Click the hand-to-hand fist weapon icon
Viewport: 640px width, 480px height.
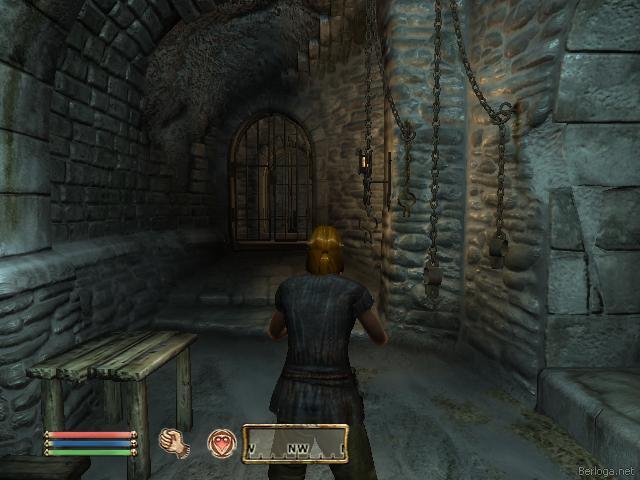[175, 443]
